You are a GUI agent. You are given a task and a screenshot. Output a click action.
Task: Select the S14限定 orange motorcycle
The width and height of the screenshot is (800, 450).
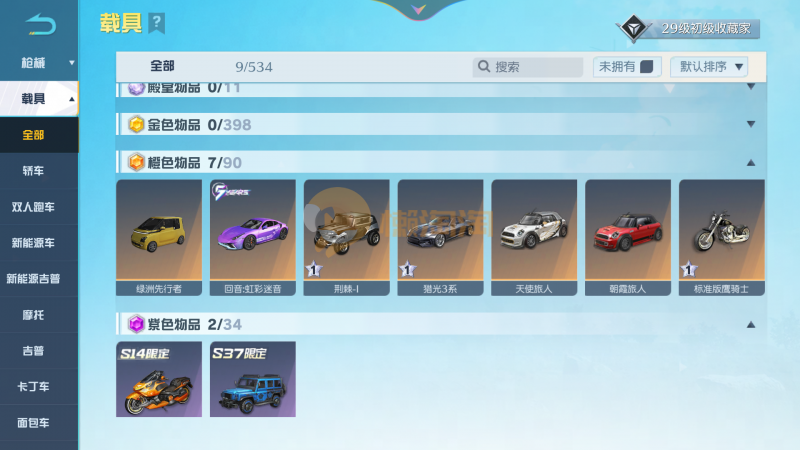(159, 379)
